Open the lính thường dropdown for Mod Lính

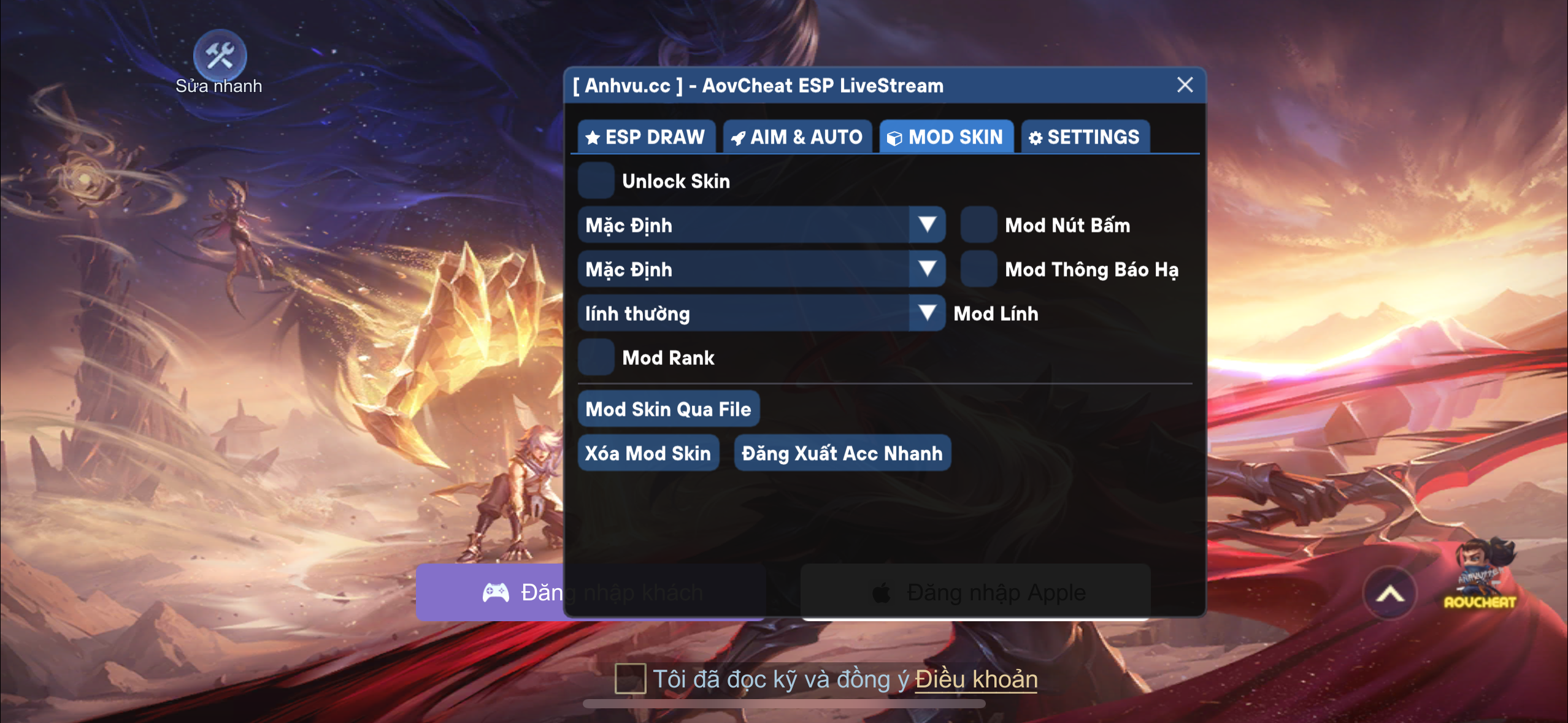928,313
